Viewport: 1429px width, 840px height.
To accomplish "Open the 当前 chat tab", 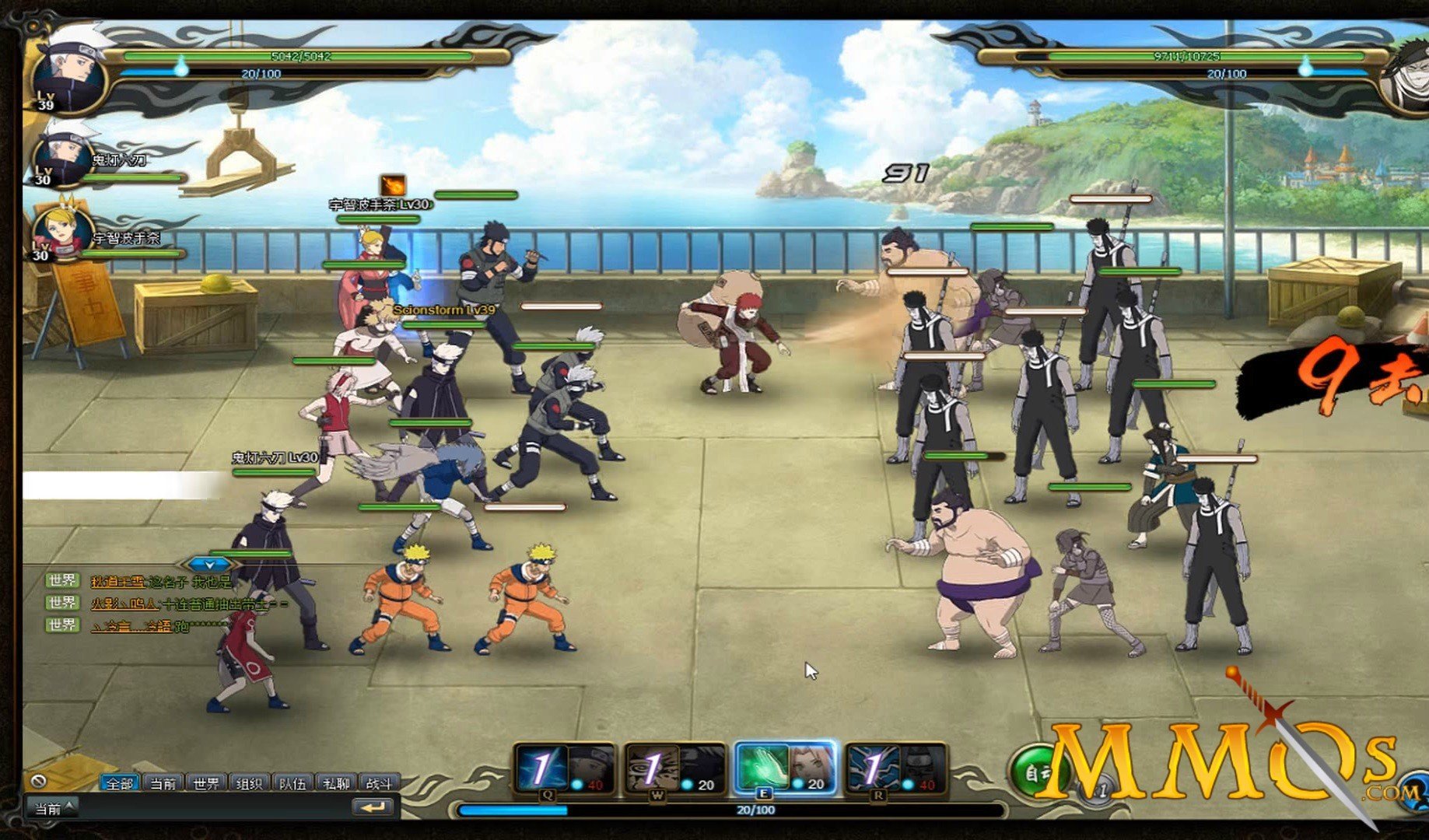I will (163, 783).
